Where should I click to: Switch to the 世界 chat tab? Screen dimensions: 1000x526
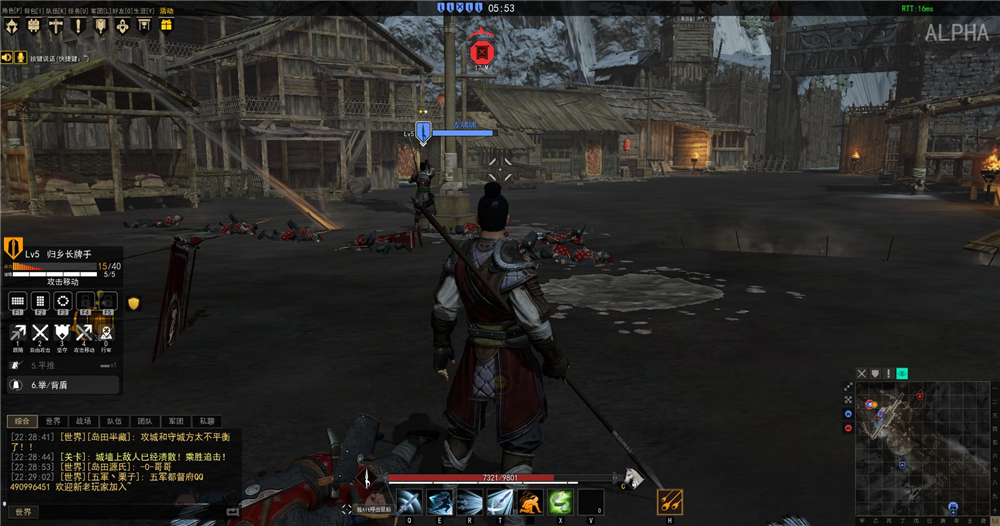click(x=52, y=421)
